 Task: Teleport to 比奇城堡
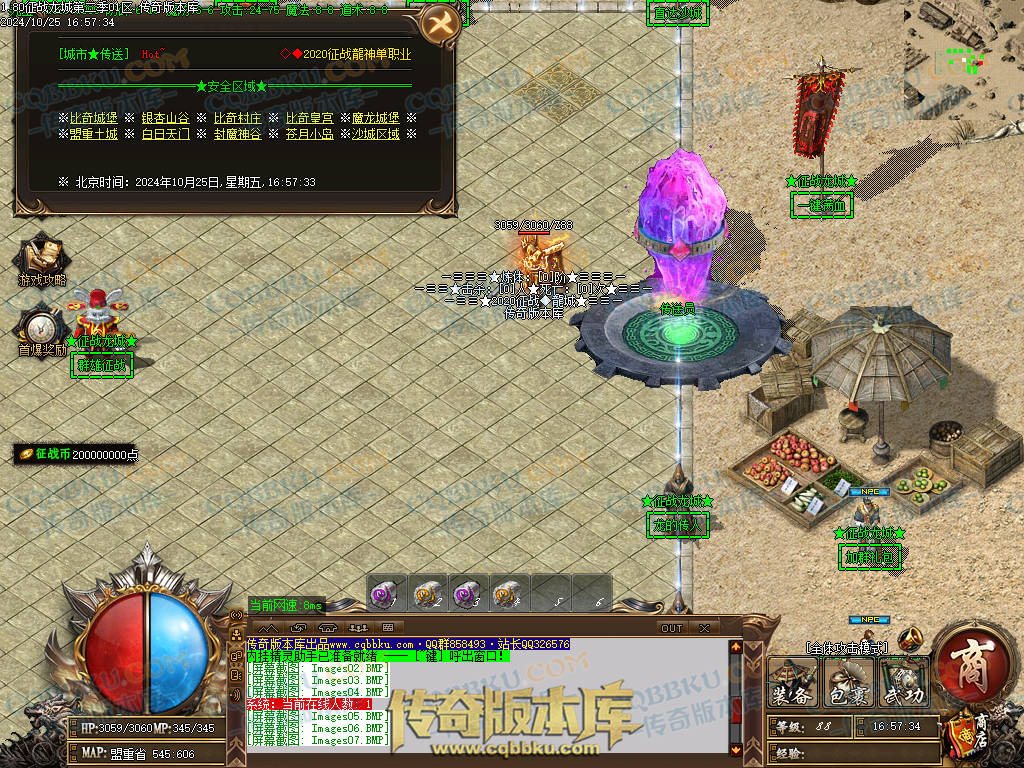pos(93,118)
